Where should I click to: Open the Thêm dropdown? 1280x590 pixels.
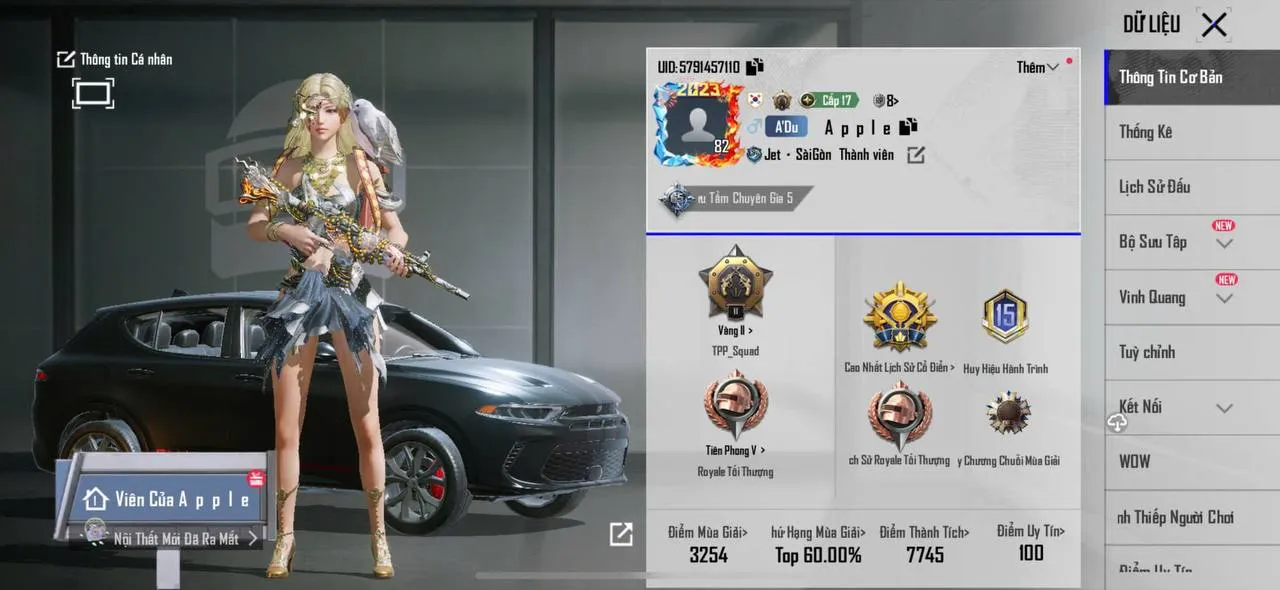click(1037, 67)
